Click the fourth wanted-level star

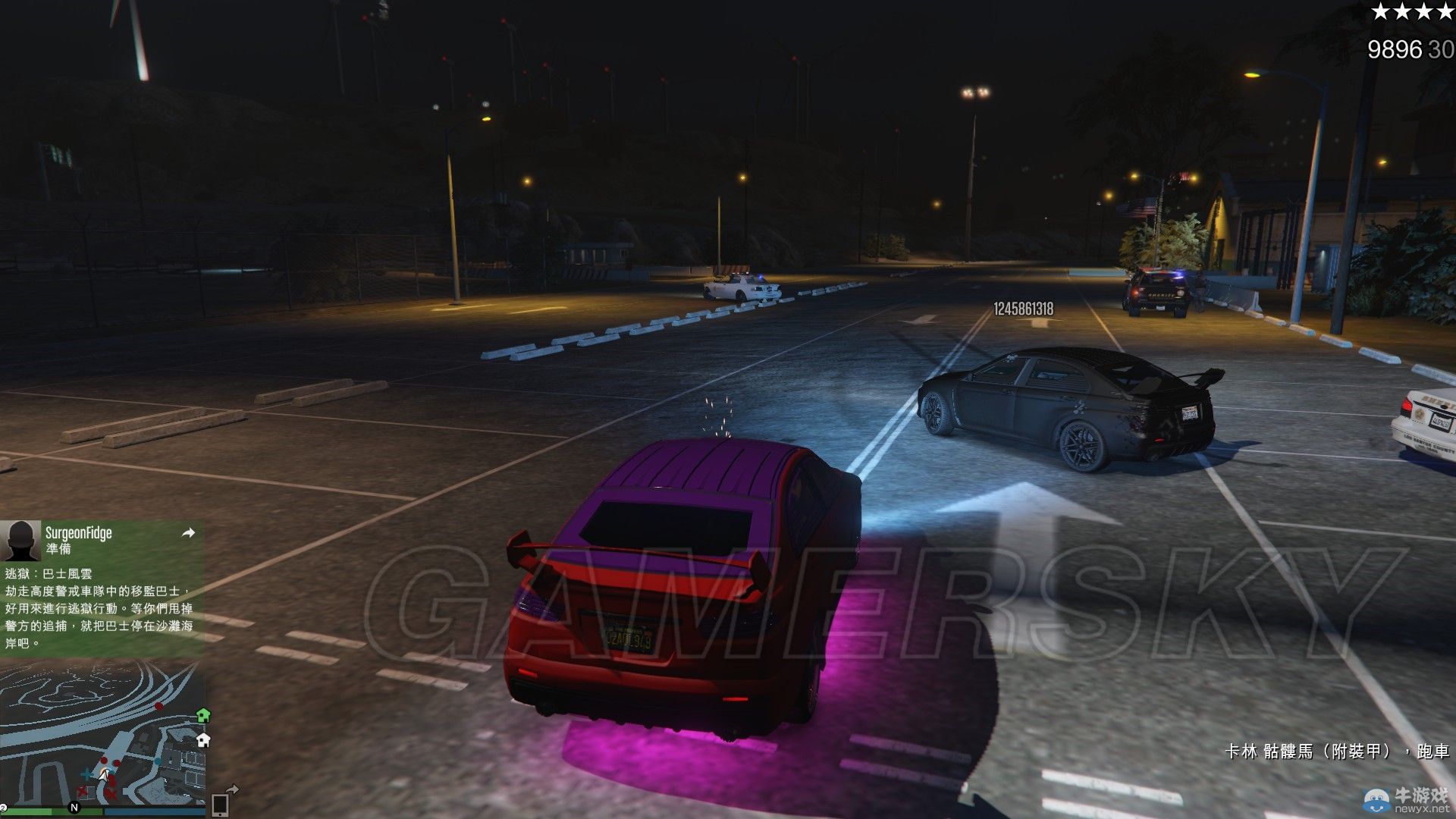pos(1447,13)
